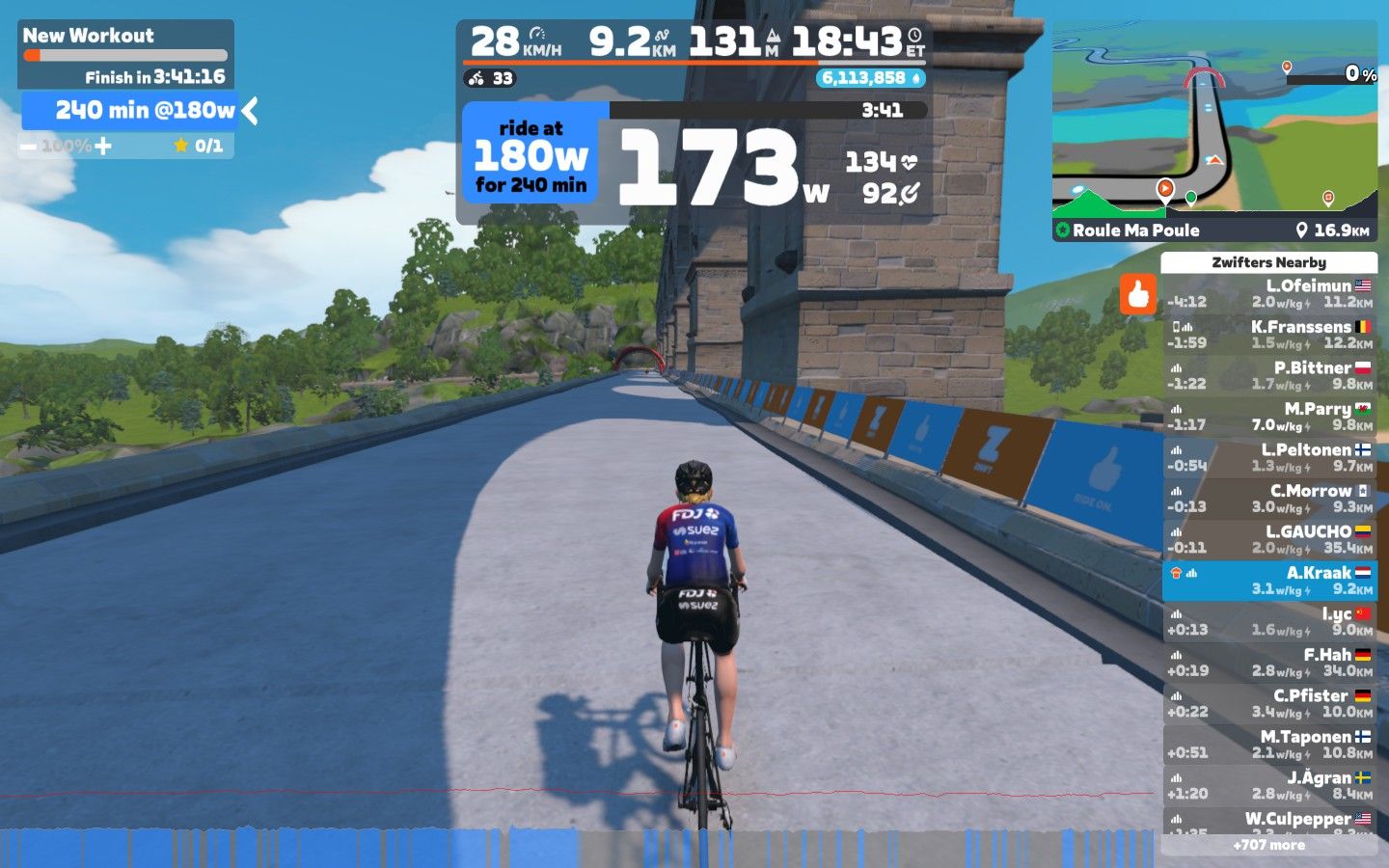Choose K.Franssens from the nearby list

tap(1268, 335)
